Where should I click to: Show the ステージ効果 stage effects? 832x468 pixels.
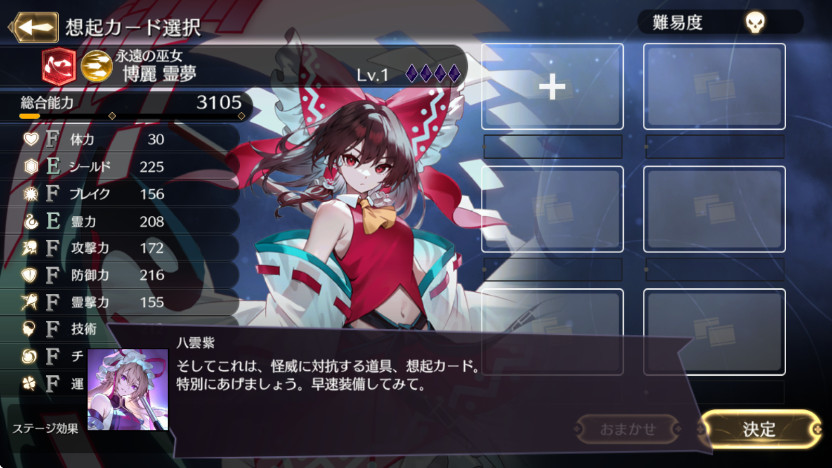(45, 428)
